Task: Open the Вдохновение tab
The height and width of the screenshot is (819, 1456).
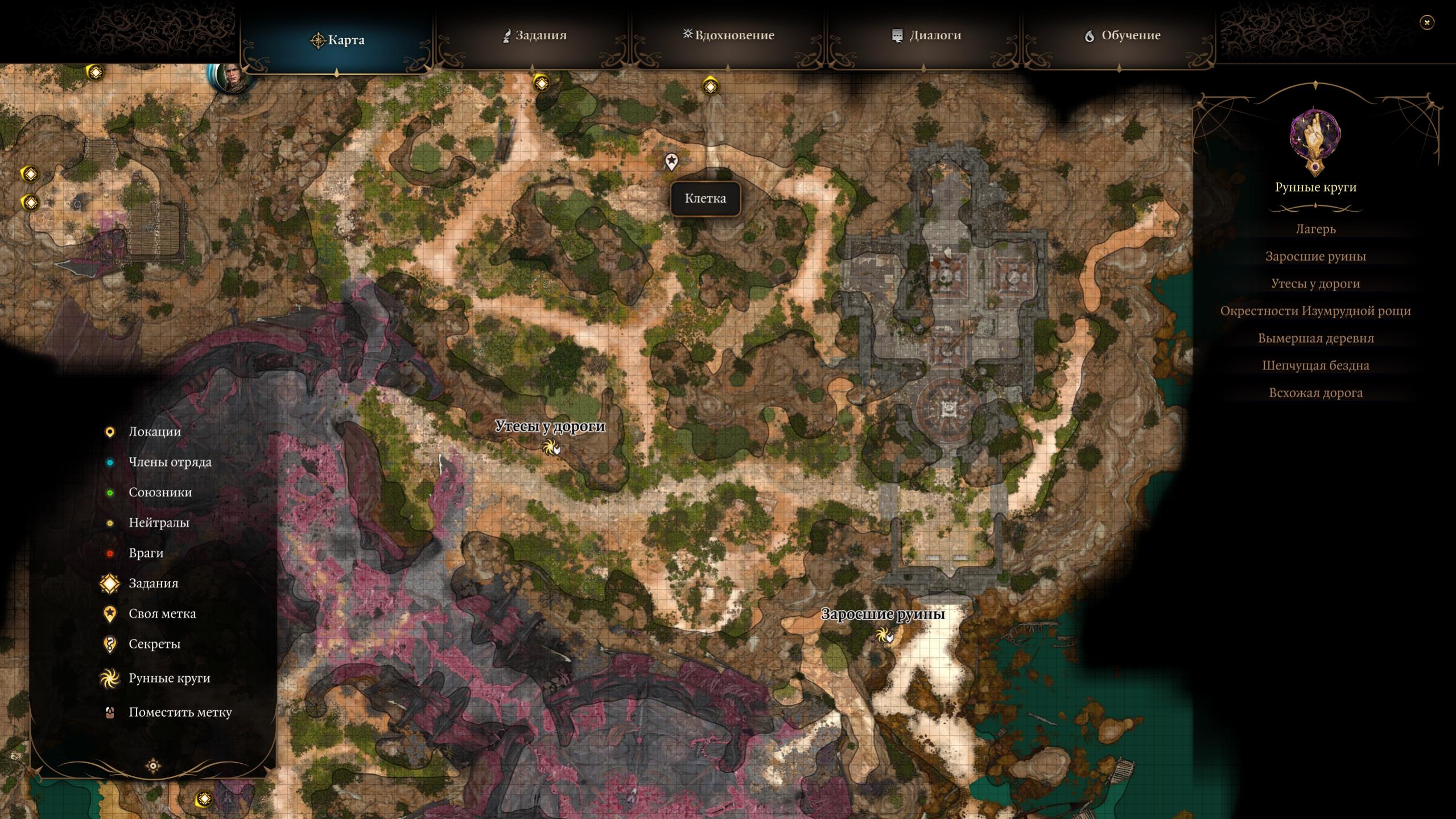Action: tap(728, 35)
